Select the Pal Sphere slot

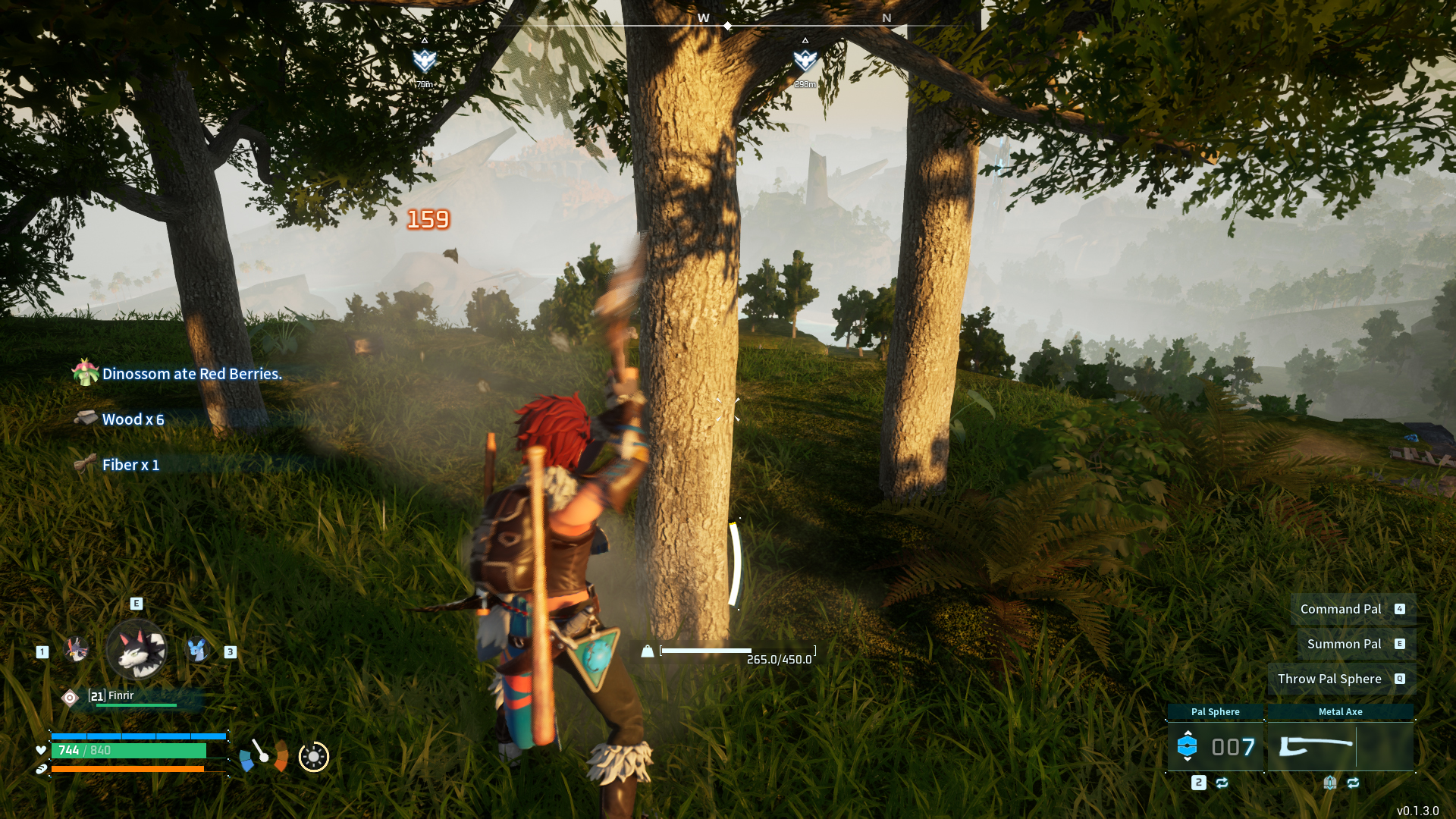1215,746
